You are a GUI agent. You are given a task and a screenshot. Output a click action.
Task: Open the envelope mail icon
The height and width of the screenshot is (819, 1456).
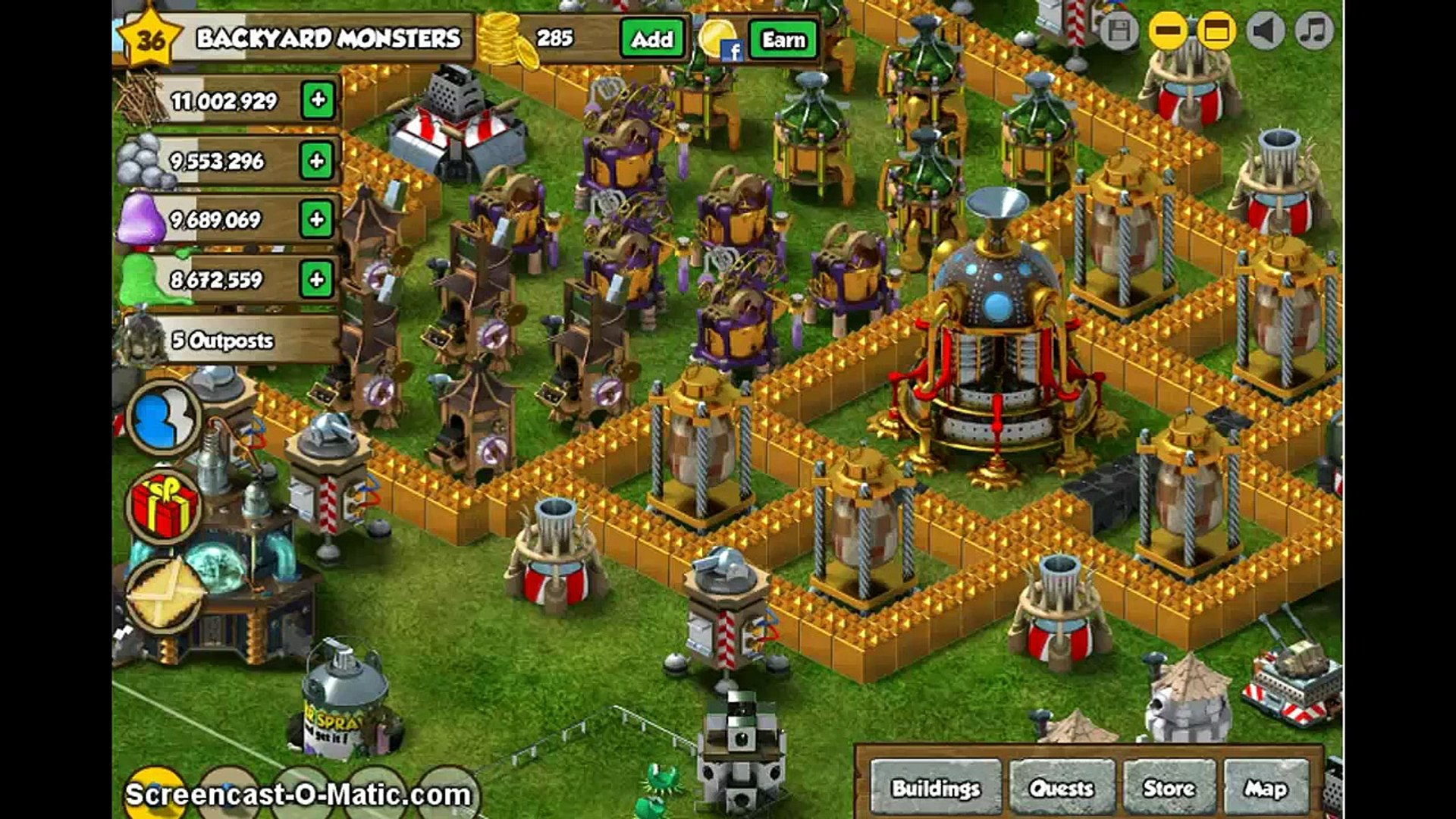[x=165, y=594]
